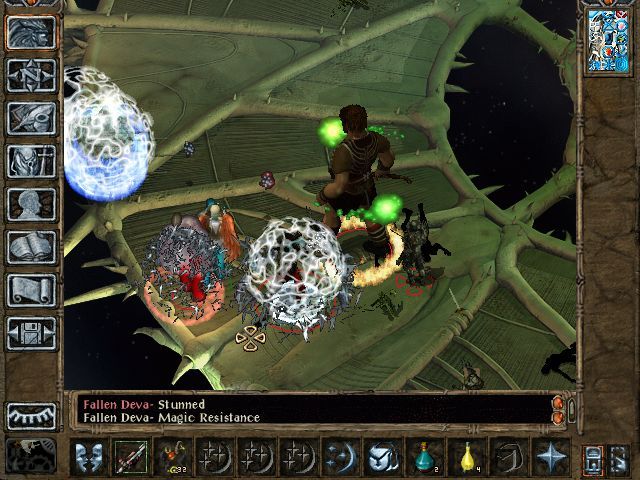
Task: Choose the ammunition slot showing 32
Action: 173,457
